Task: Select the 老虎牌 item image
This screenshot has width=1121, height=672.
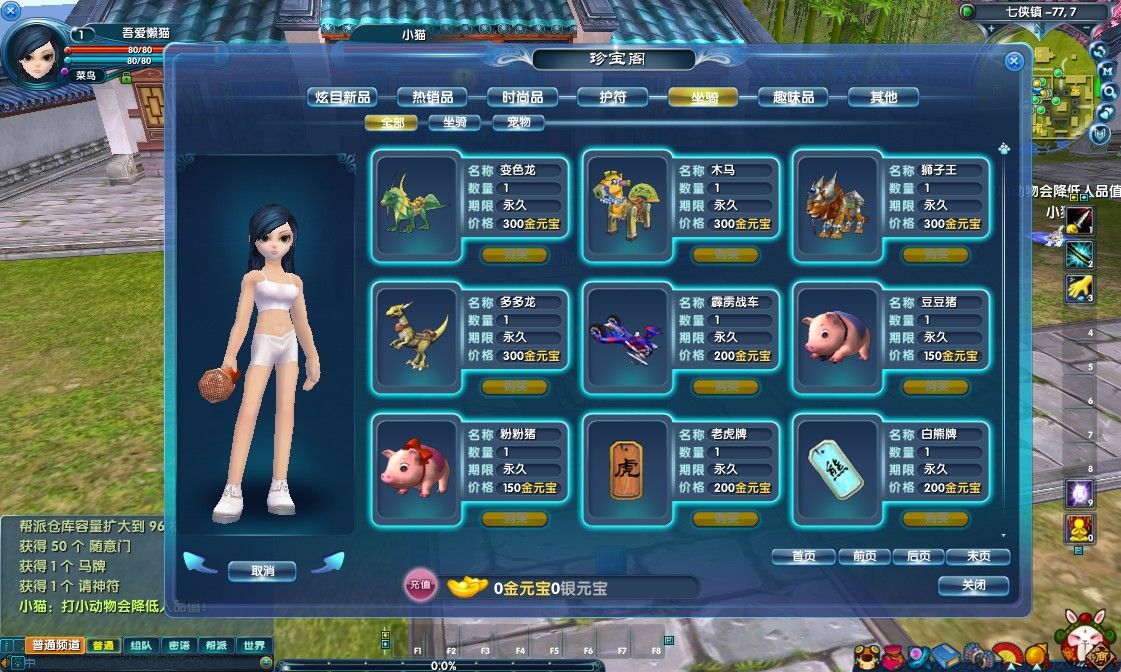Action: pos(625,469)
